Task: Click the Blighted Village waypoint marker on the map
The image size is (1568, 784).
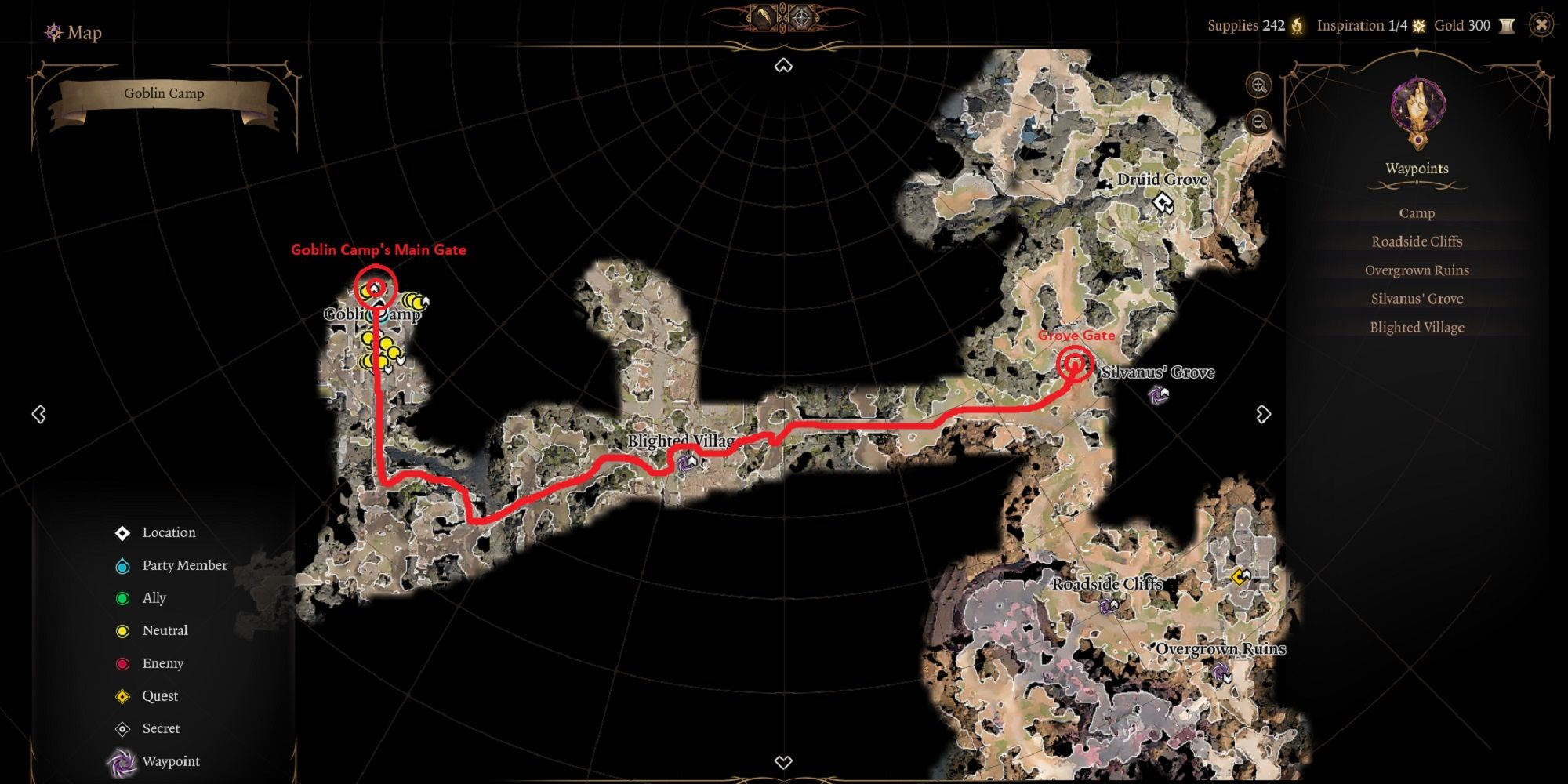Action: click(687, 463)
